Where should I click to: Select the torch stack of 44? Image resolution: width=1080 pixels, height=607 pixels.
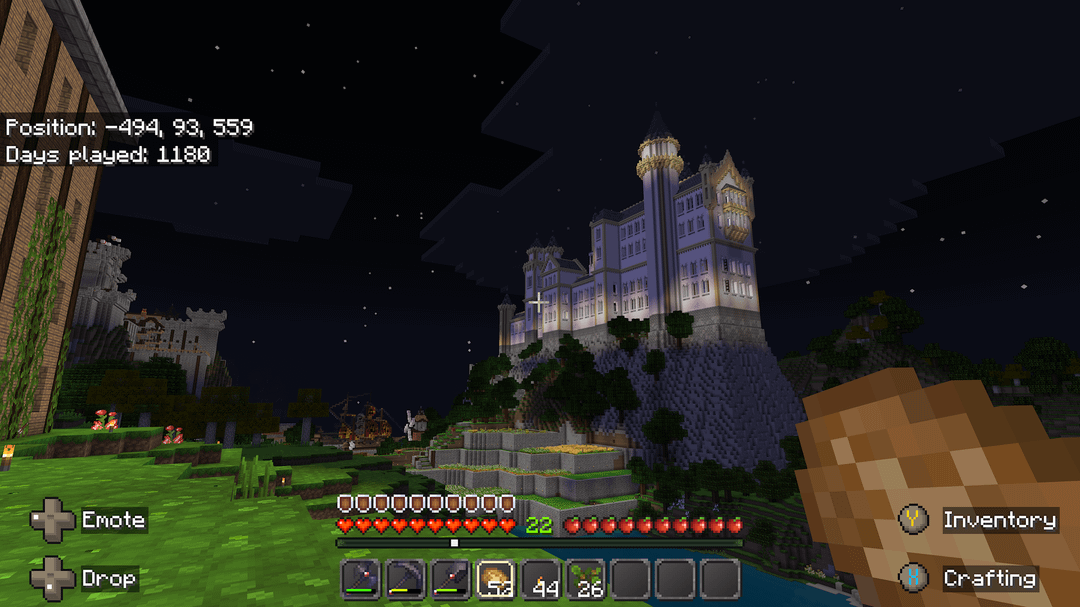click(x=541, y=579)
